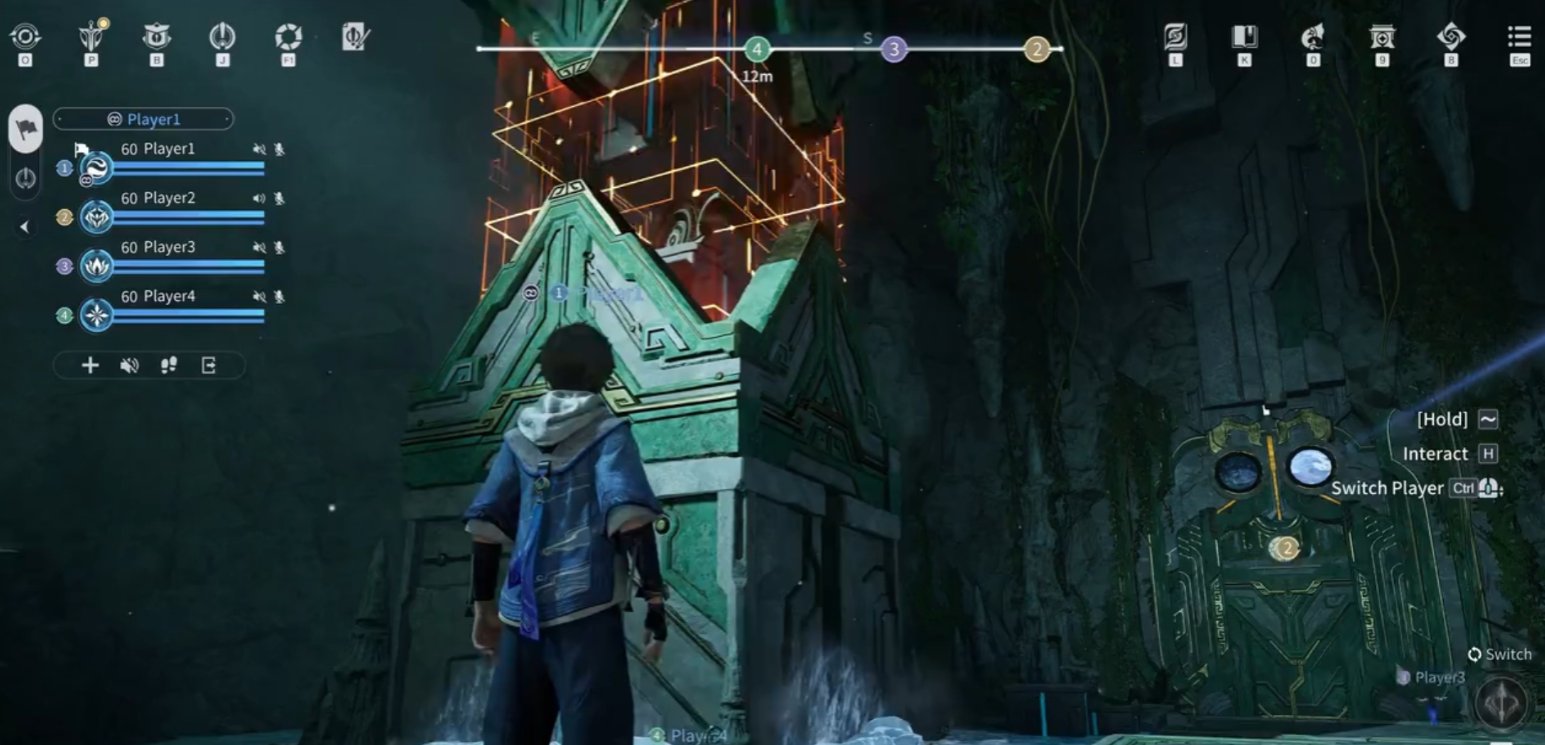Click the circular emblem icon above J

click(x=222, y=38)
